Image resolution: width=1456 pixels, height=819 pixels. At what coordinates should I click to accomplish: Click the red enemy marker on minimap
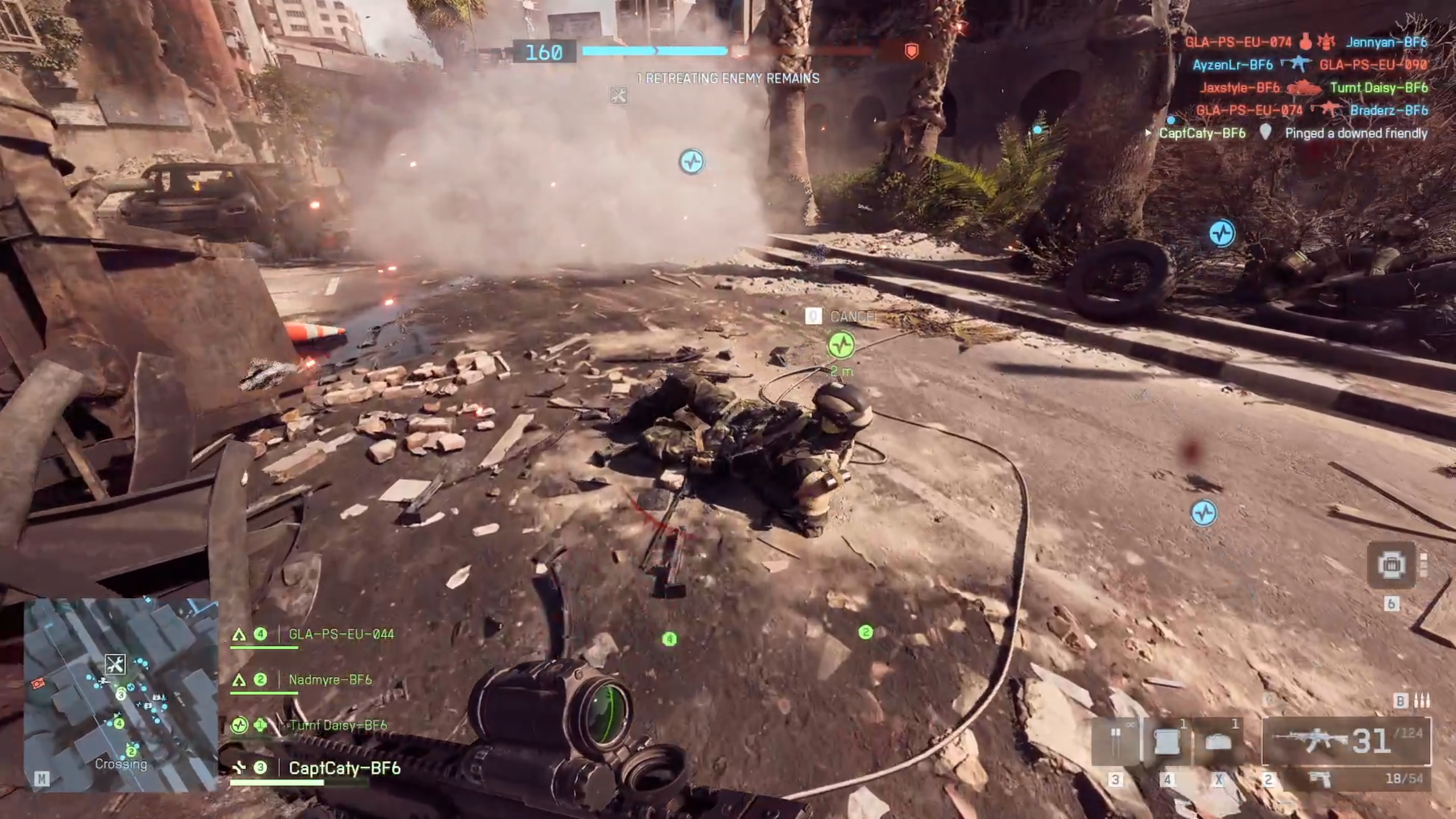click(39, 683)
